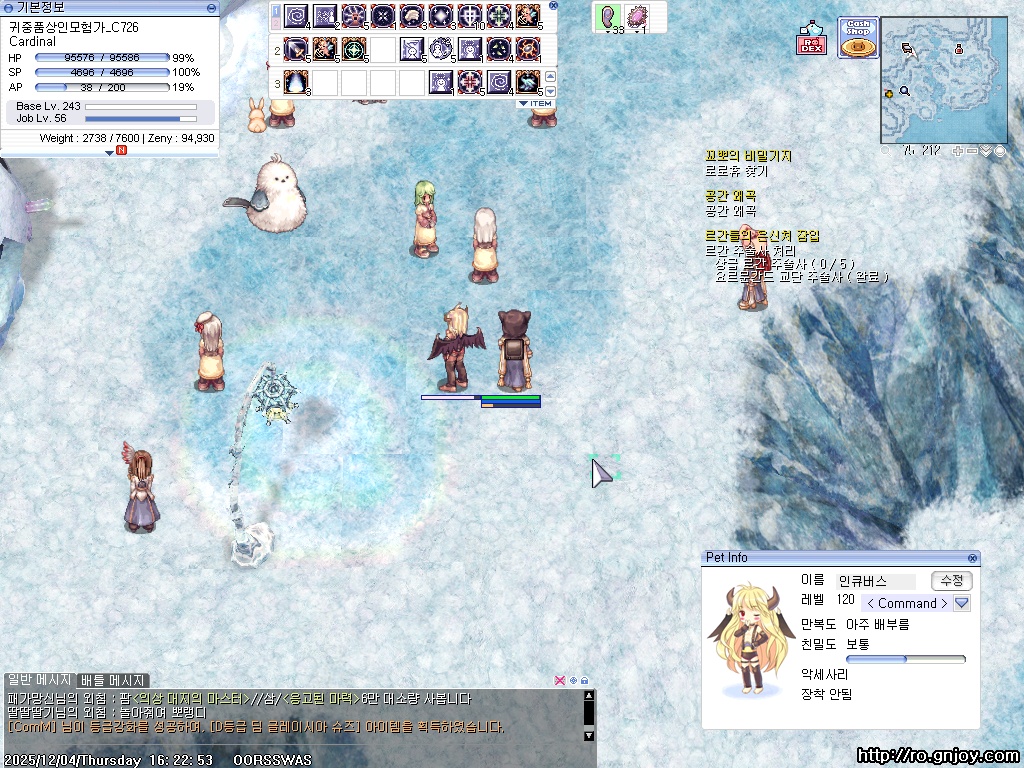Activate the blue flame skill in row 3
The width and height of the screenshot is (1024, 768).
pos(297,82)
